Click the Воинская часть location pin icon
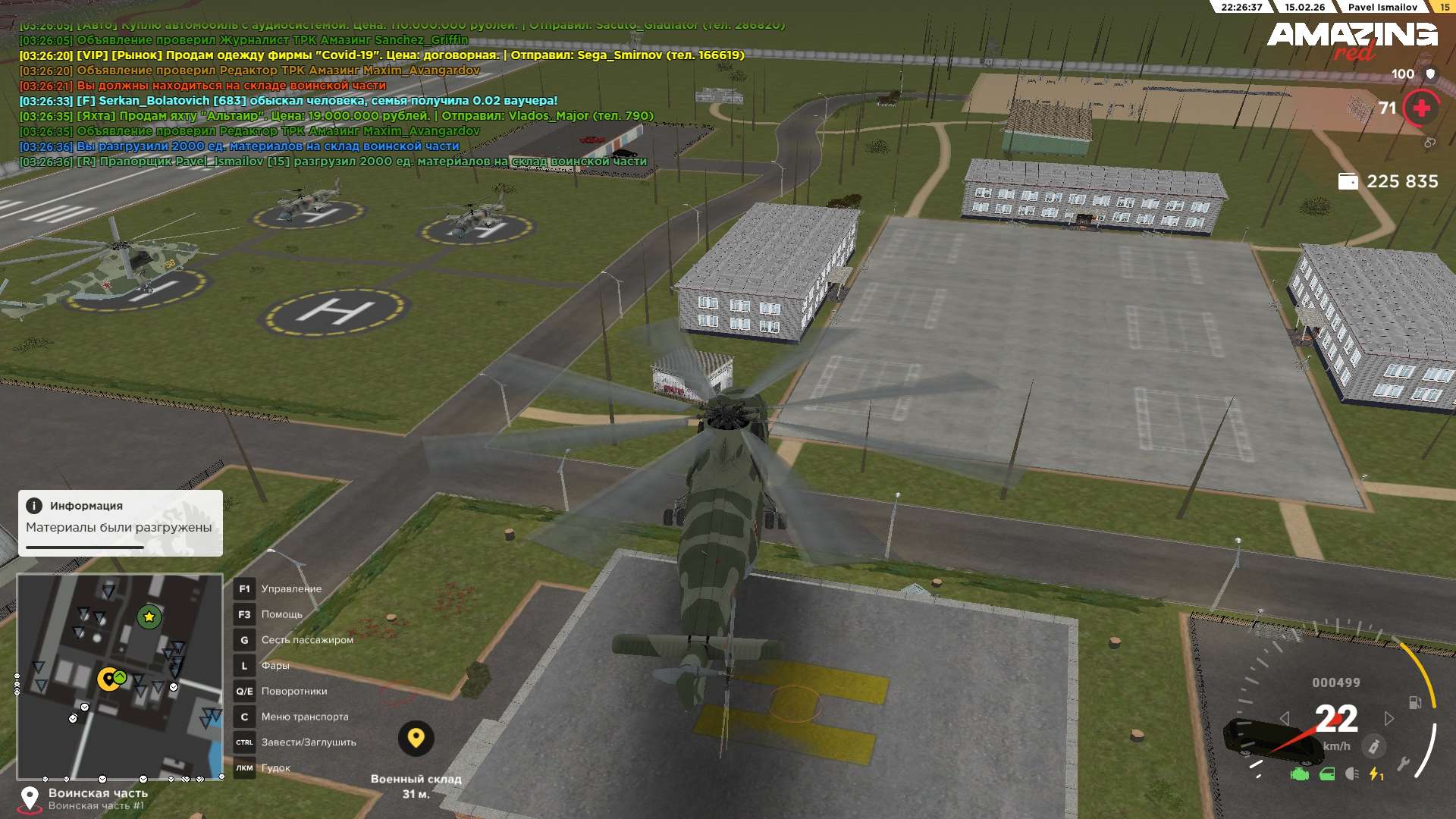 pos(30,798)
